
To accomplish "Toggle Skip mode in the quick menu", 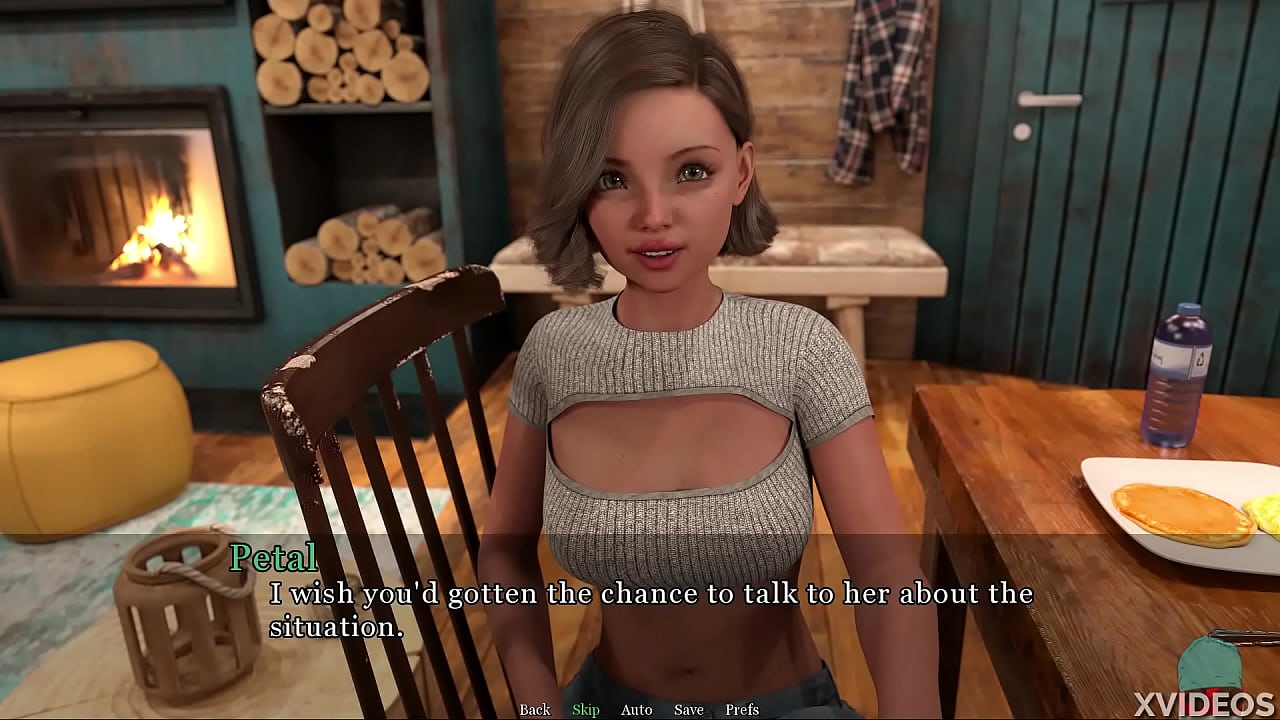I will (586, 709).
